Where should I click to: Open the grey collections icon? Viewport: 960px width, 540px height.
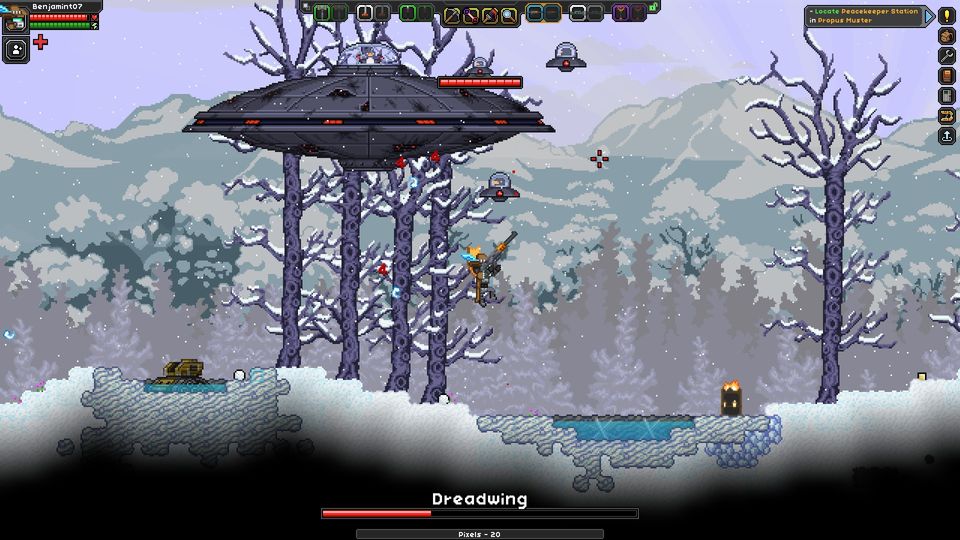[946, 96]
